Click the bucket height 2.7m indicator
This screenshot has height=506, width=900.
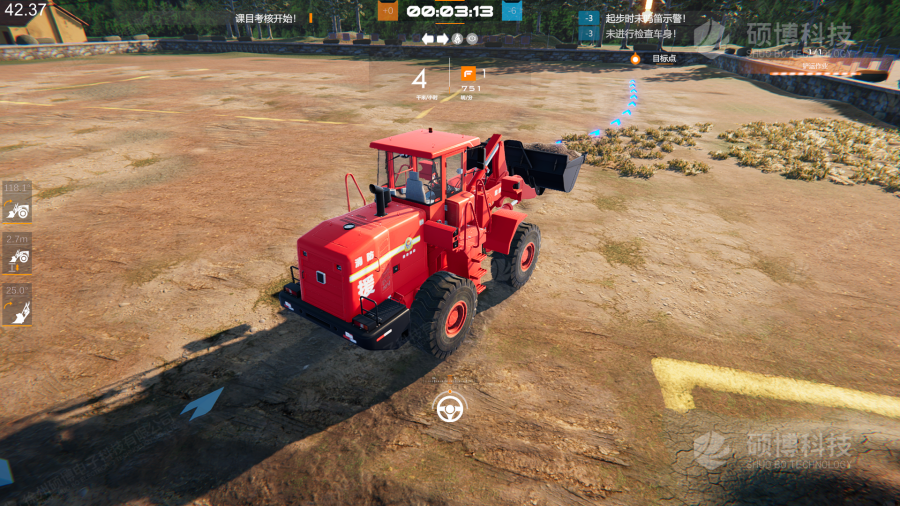pyautogui.click(x=17, y=254)
